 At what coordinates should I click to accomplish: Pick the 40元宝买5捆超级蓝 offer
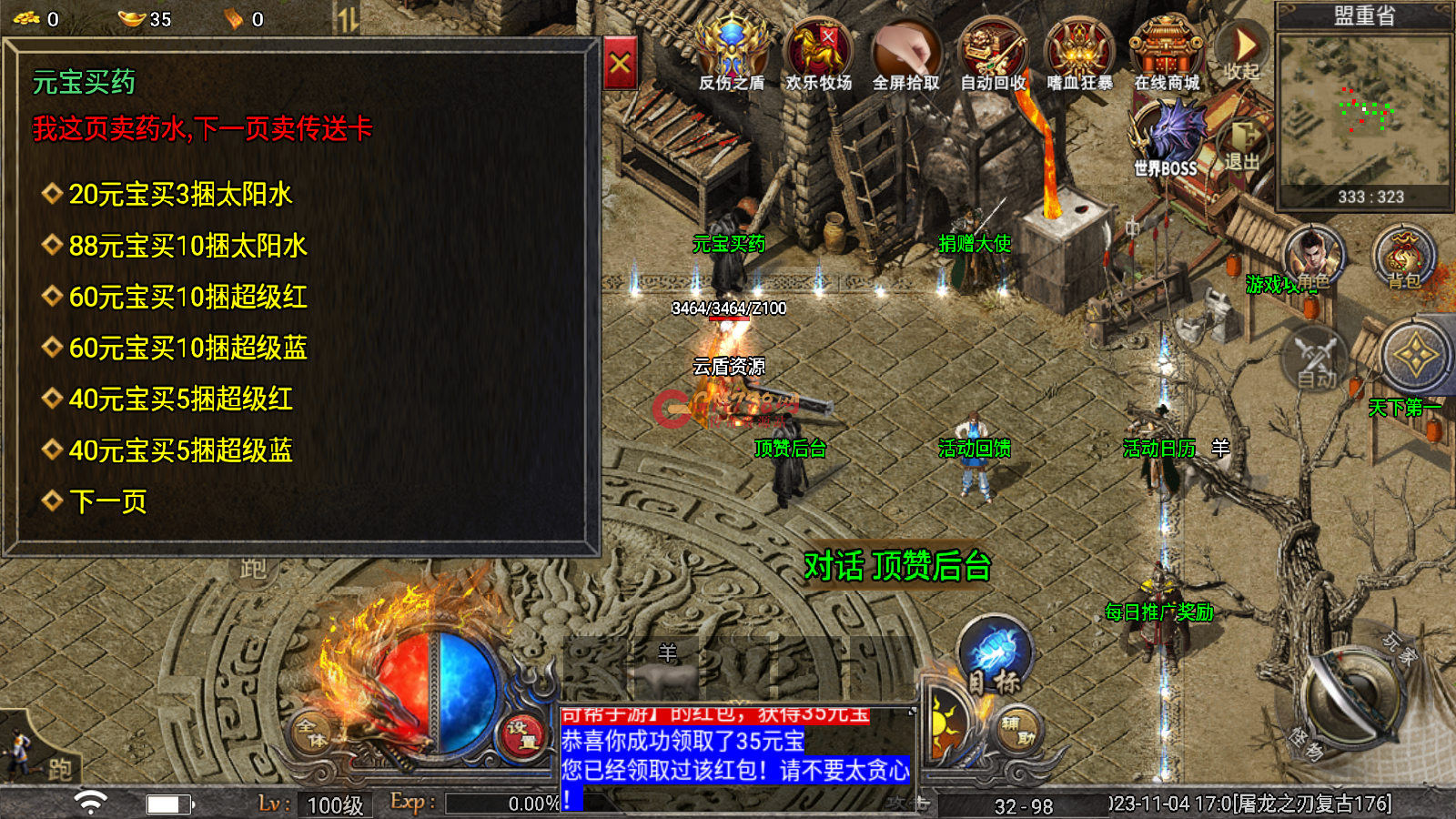tap(180, 450)
